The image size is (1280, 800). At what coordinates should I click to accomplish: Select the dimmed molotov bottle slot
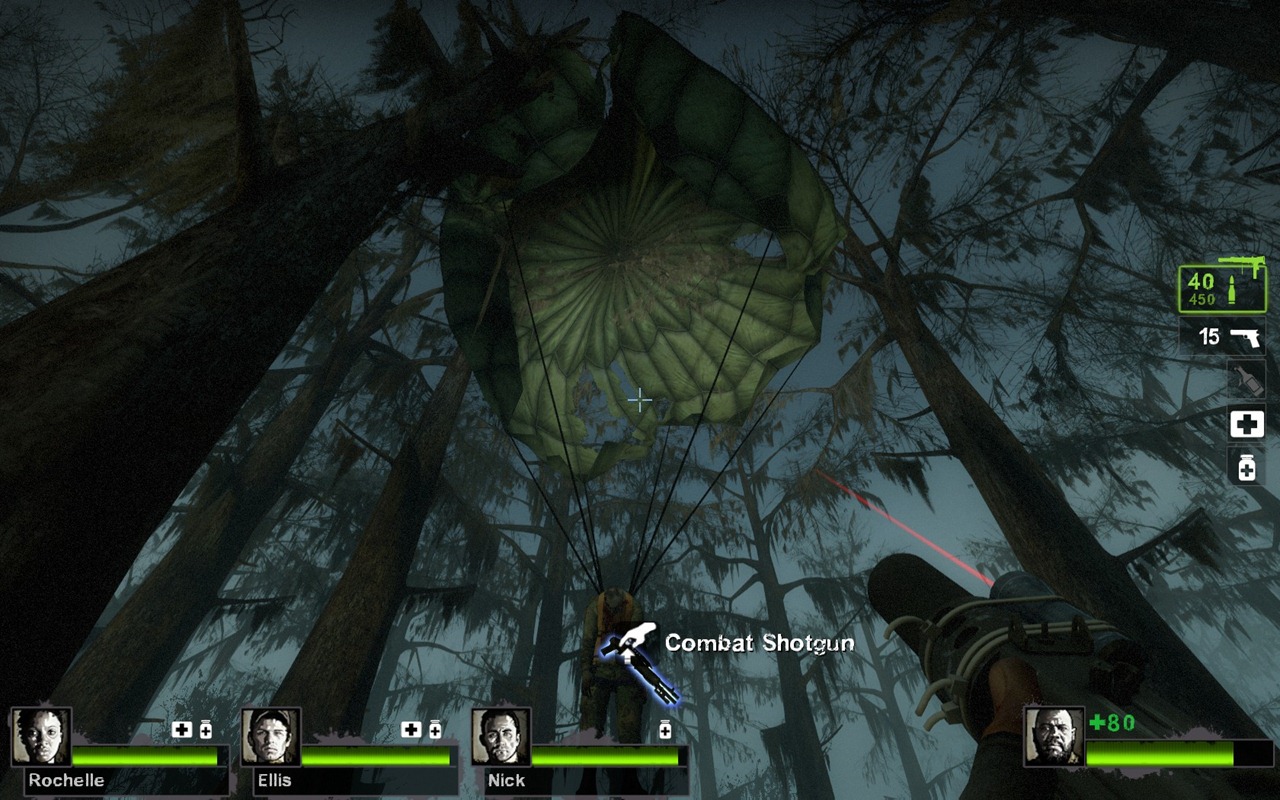point(1246,380)
